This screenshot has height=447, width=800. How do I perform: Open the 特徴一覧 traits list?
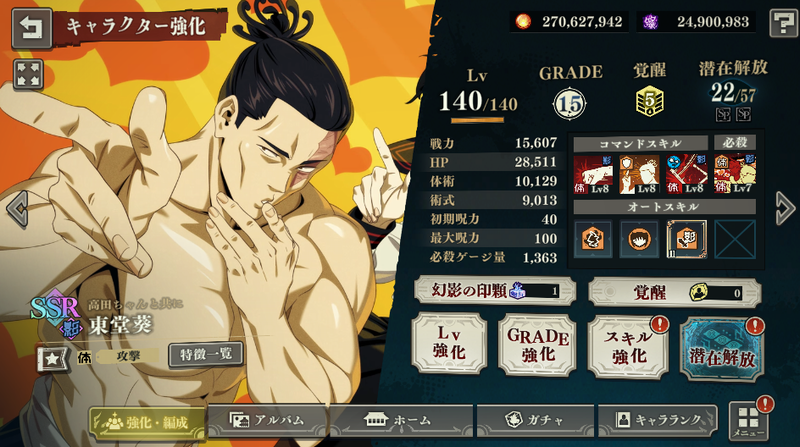coord(204,353)
